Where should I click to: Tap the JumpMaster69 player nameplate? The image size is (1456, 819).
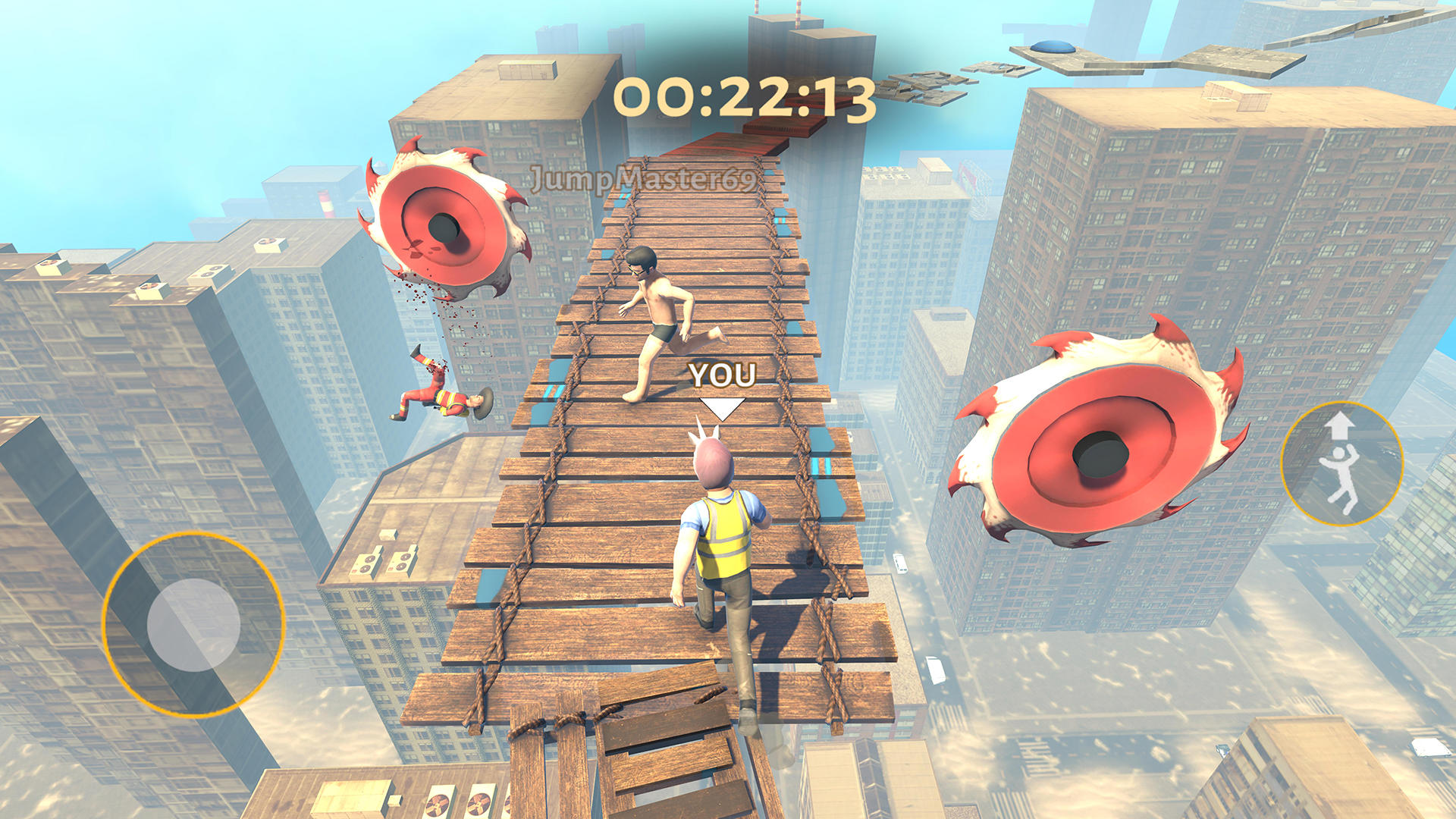pos(643,179)
